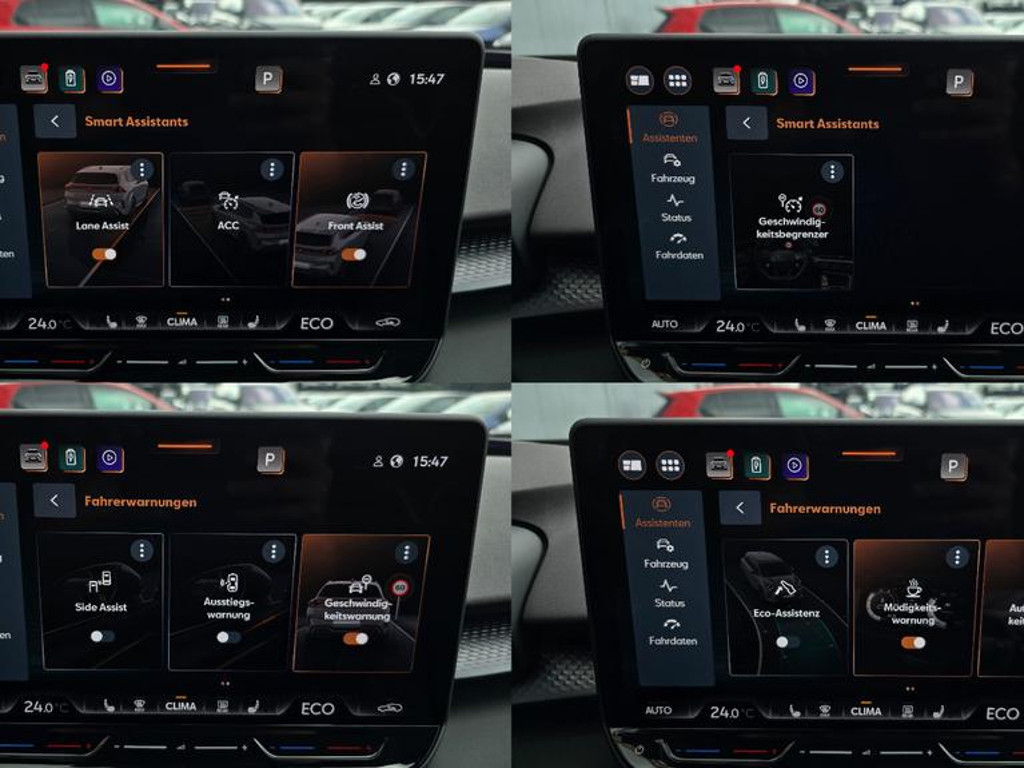The width and height of the screenshot is (1024, 768).
Task: Click the Geschwindigkeitsbegrenzer three-dot menu
Action: [x=832, y=172]
